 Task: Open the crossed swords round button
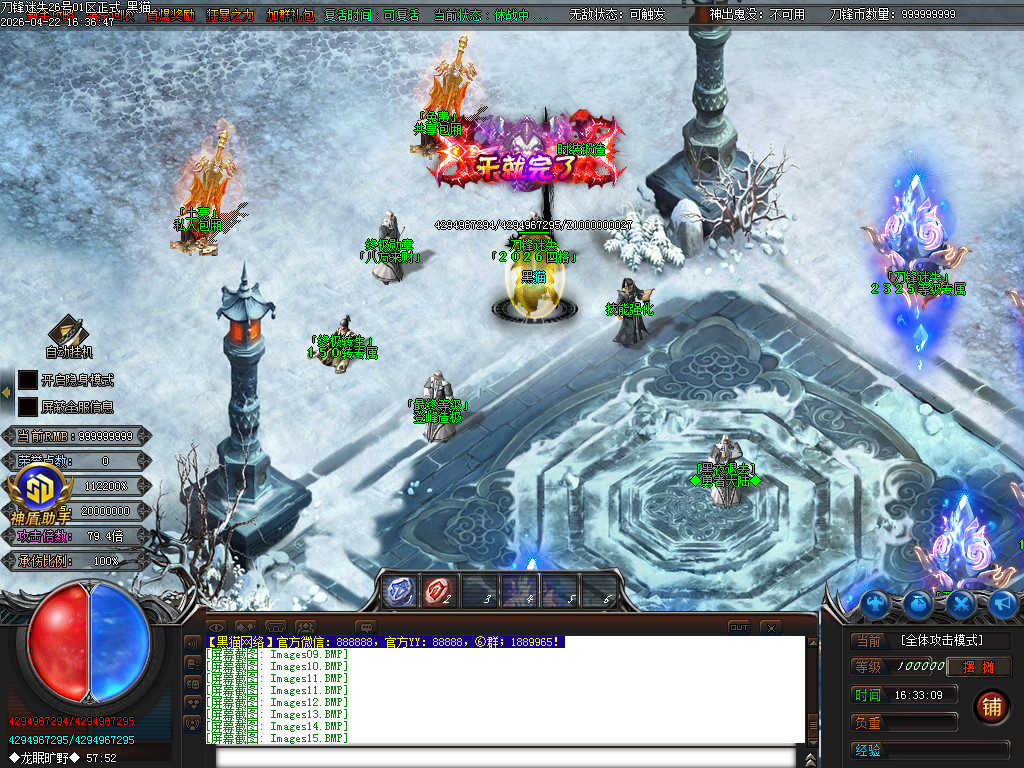(961, 603)
